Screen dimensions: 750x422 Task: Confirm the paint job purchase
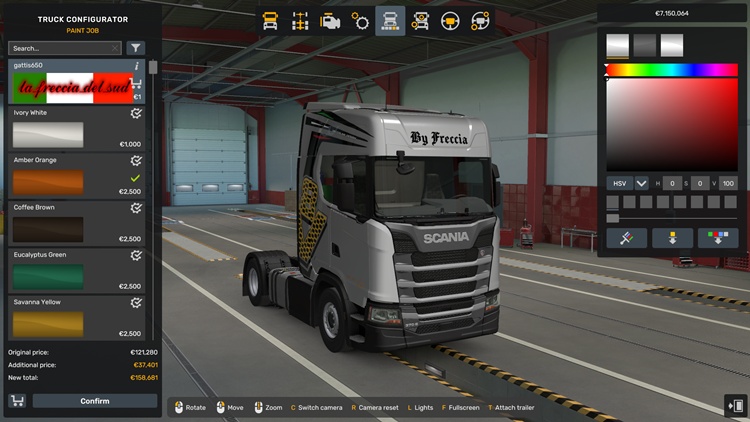[x=95, y=401]
